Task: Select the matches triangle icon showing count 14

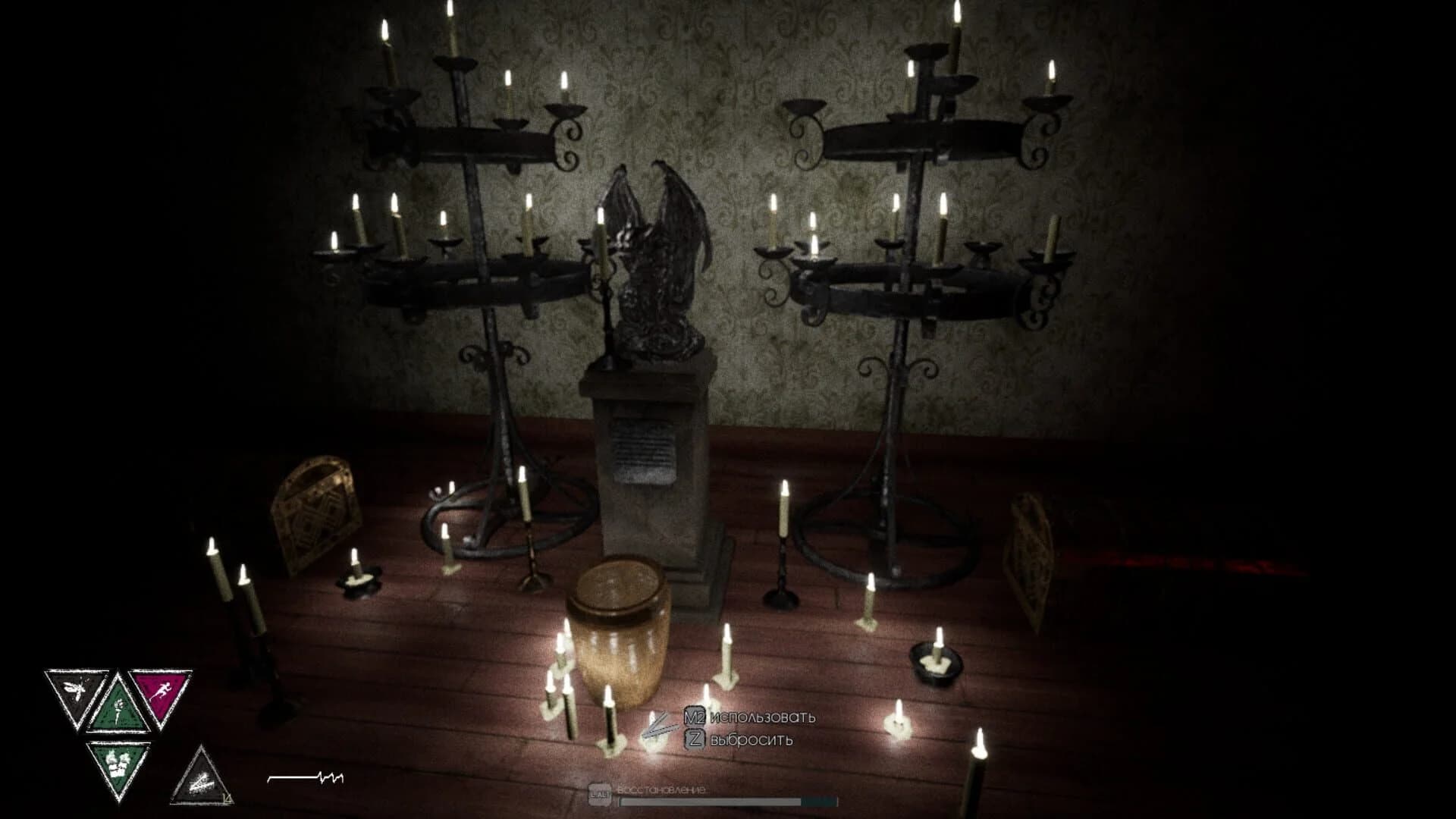Action: [202, 776]
